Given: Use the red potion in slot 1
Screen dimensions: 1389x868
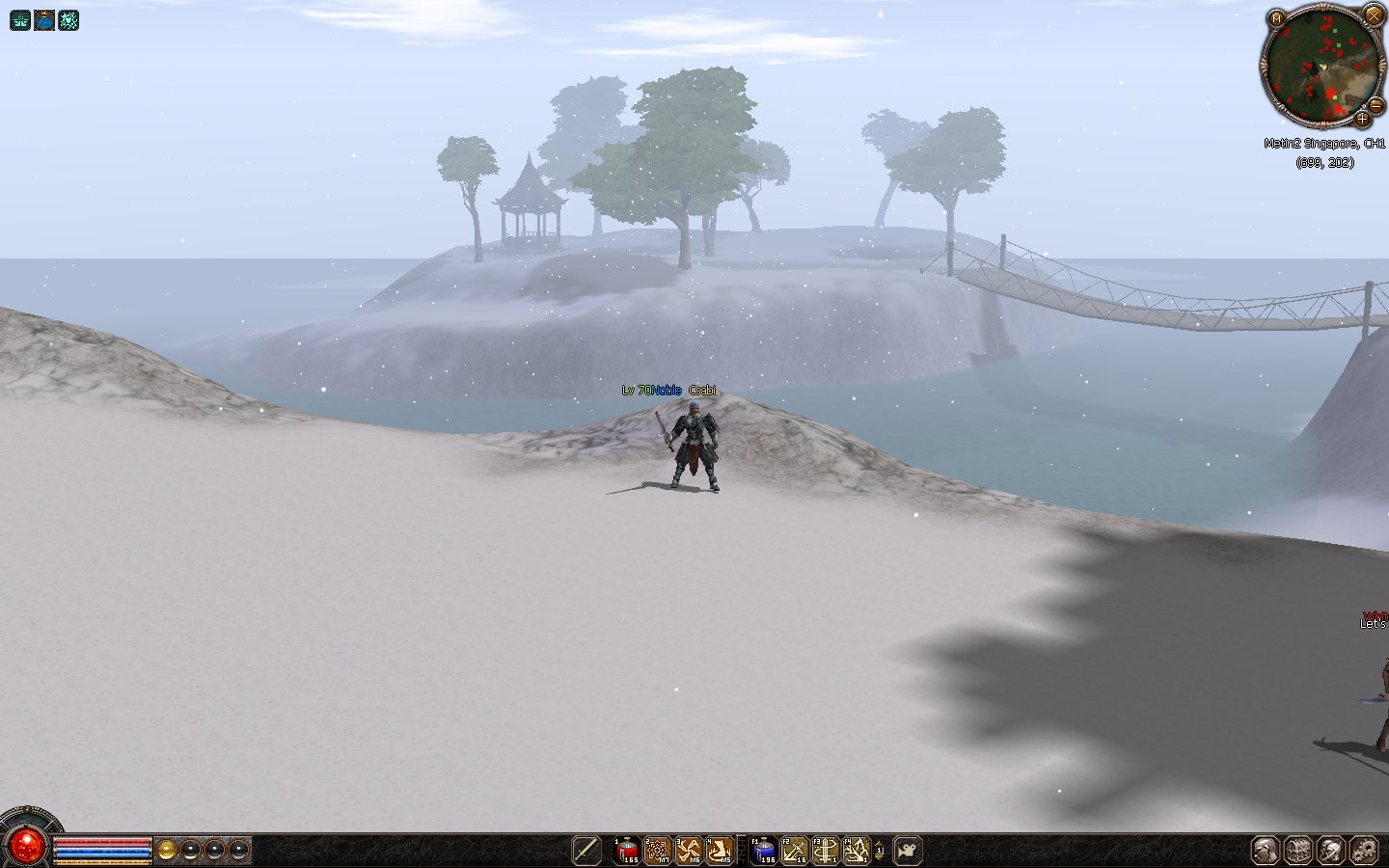Looking at the screenshot, I should click(x=627, y=850).
